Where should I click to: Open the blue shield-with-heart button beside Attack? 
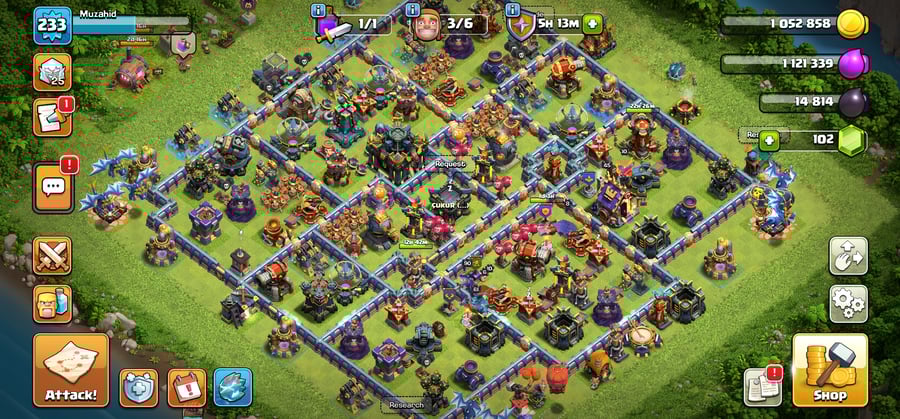coord(138,387)
